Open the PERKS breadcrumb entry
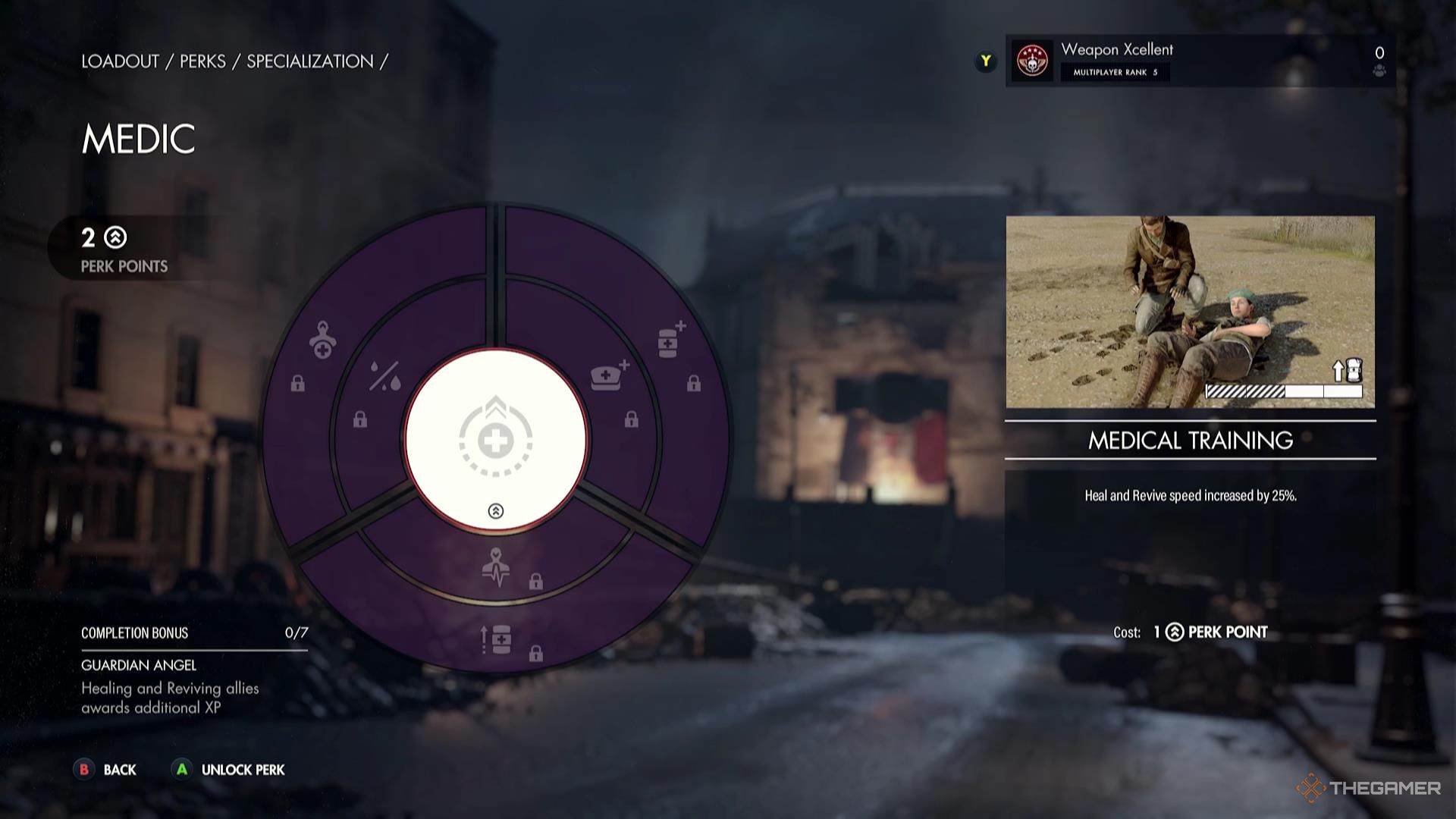 pyautogui.click(x=203, y=62)
